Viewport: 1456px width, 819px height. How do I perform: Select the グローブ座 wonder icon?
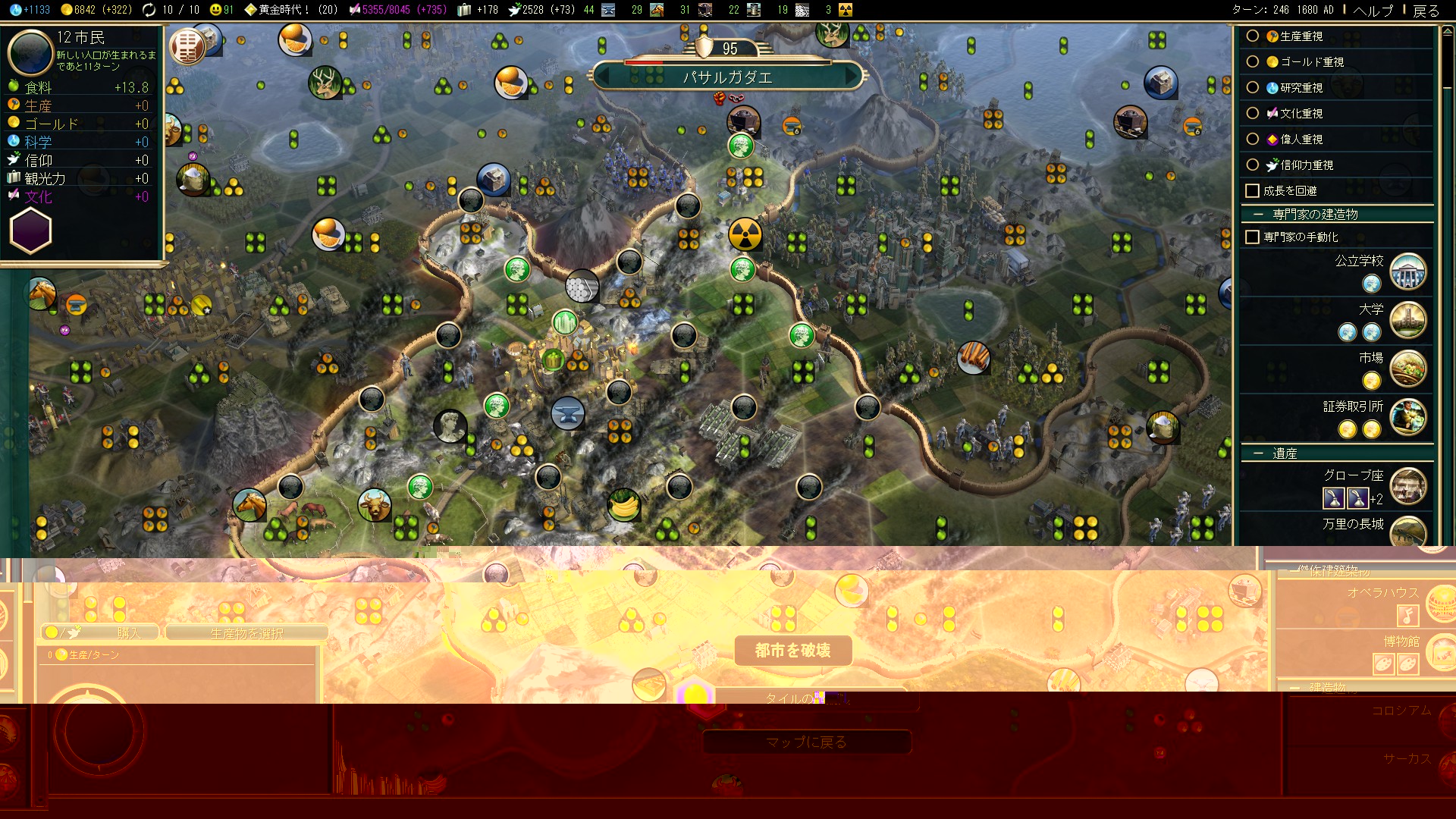pos(1408,486)
